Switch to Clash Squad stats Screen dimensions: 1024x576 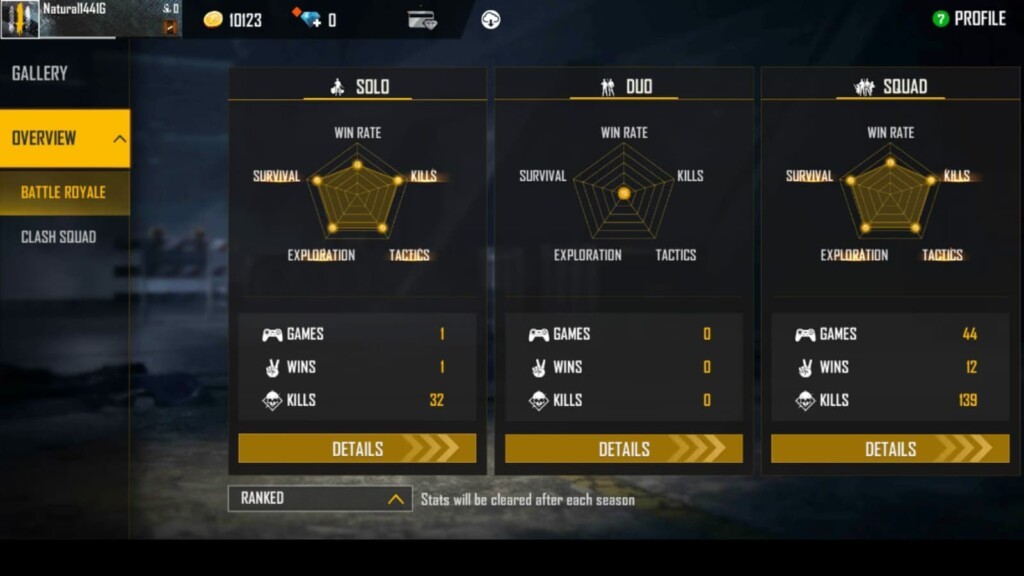[59, 237]
